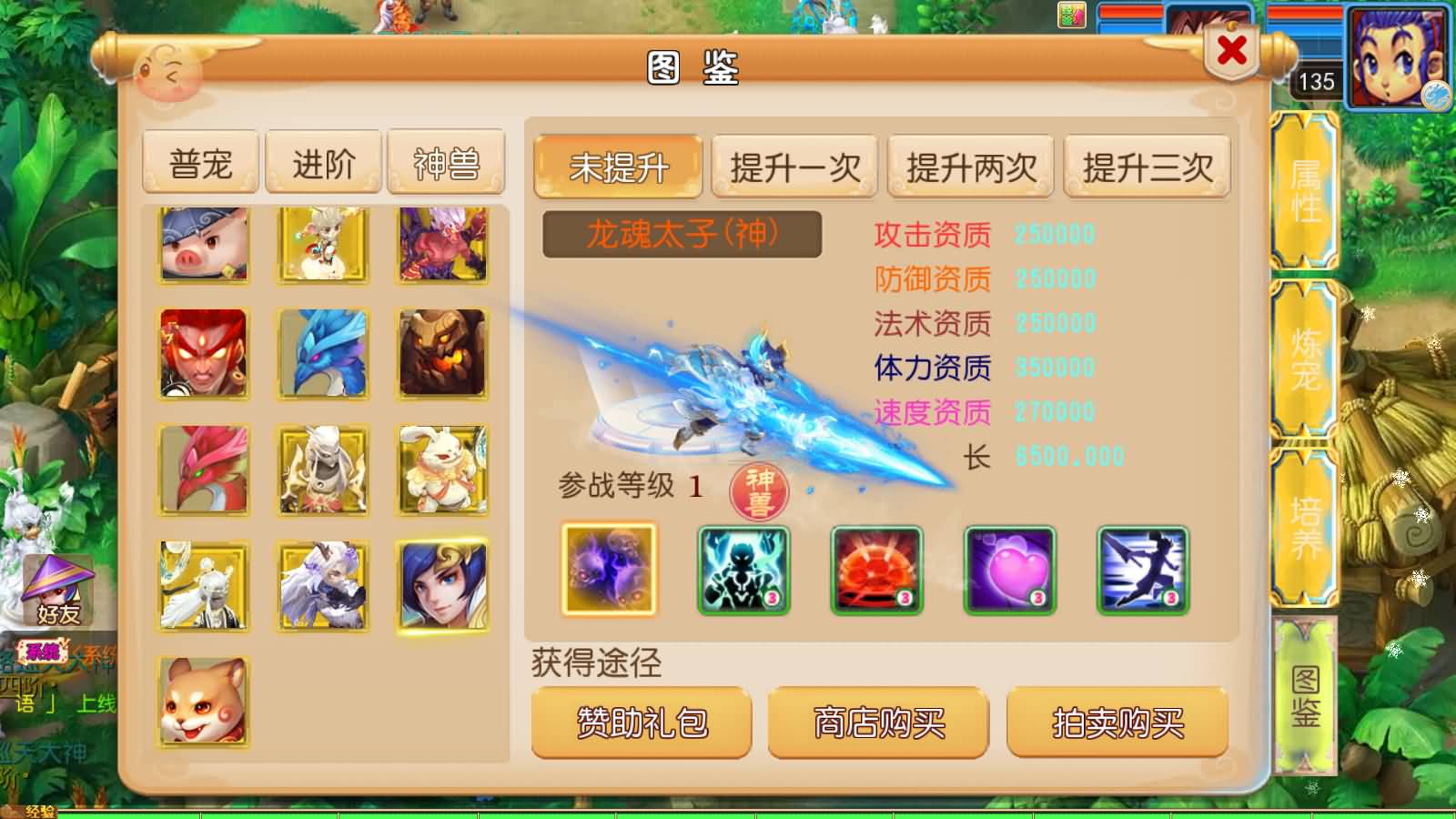Toggle the 提升一次 filter
The image size is (1456, 819).
794,167
